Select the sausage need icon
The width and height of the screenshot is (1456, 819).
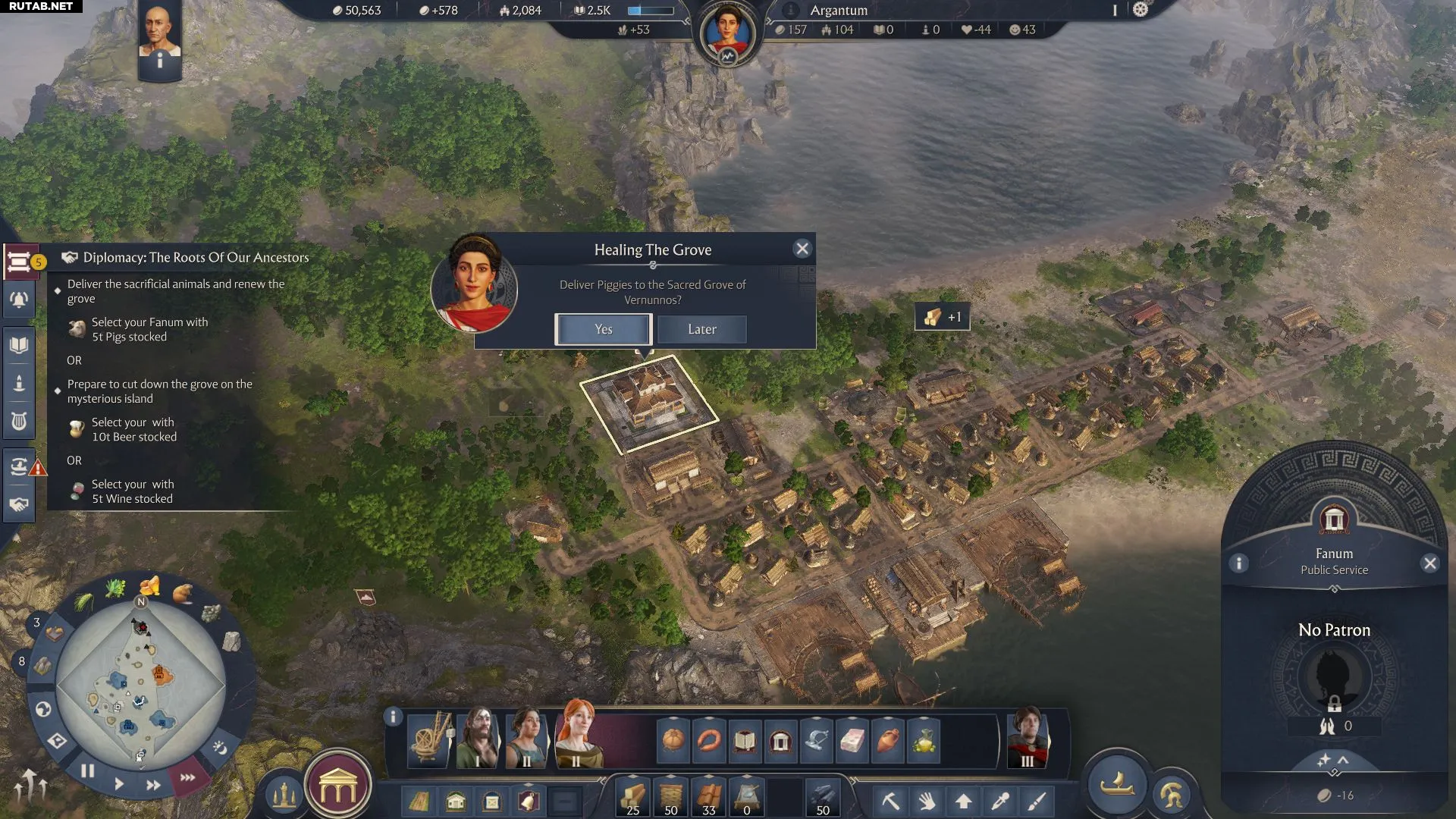click(709, 740)
